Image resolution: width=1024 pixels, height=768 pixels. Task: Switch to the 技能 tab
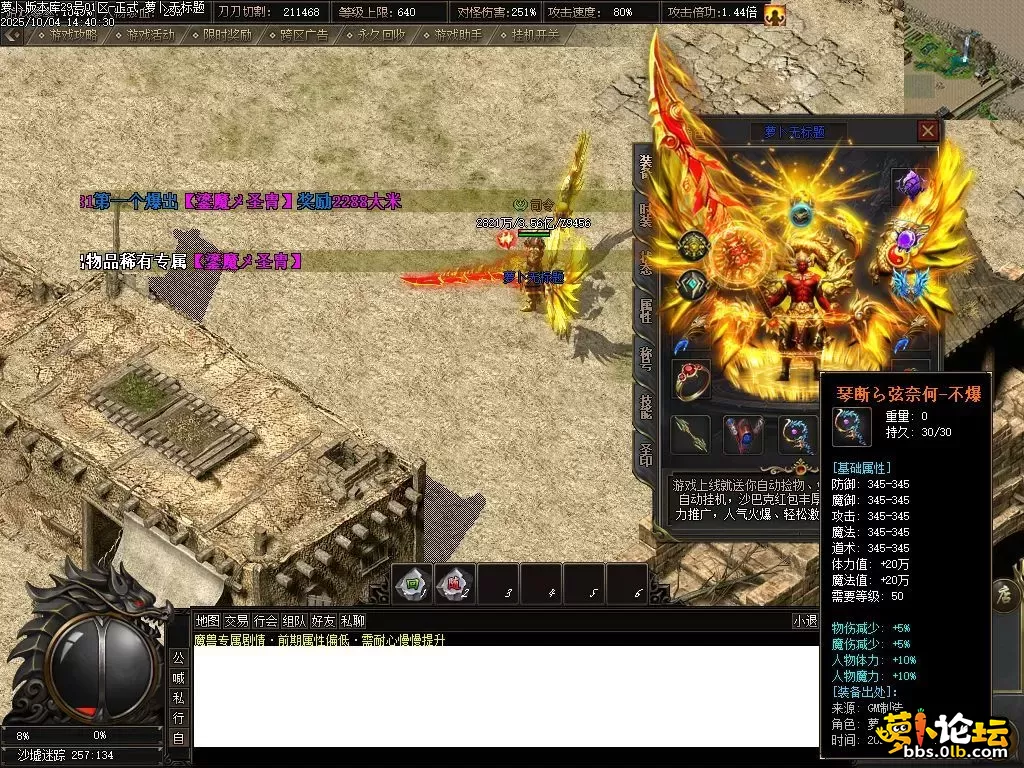tap(645, 407)
